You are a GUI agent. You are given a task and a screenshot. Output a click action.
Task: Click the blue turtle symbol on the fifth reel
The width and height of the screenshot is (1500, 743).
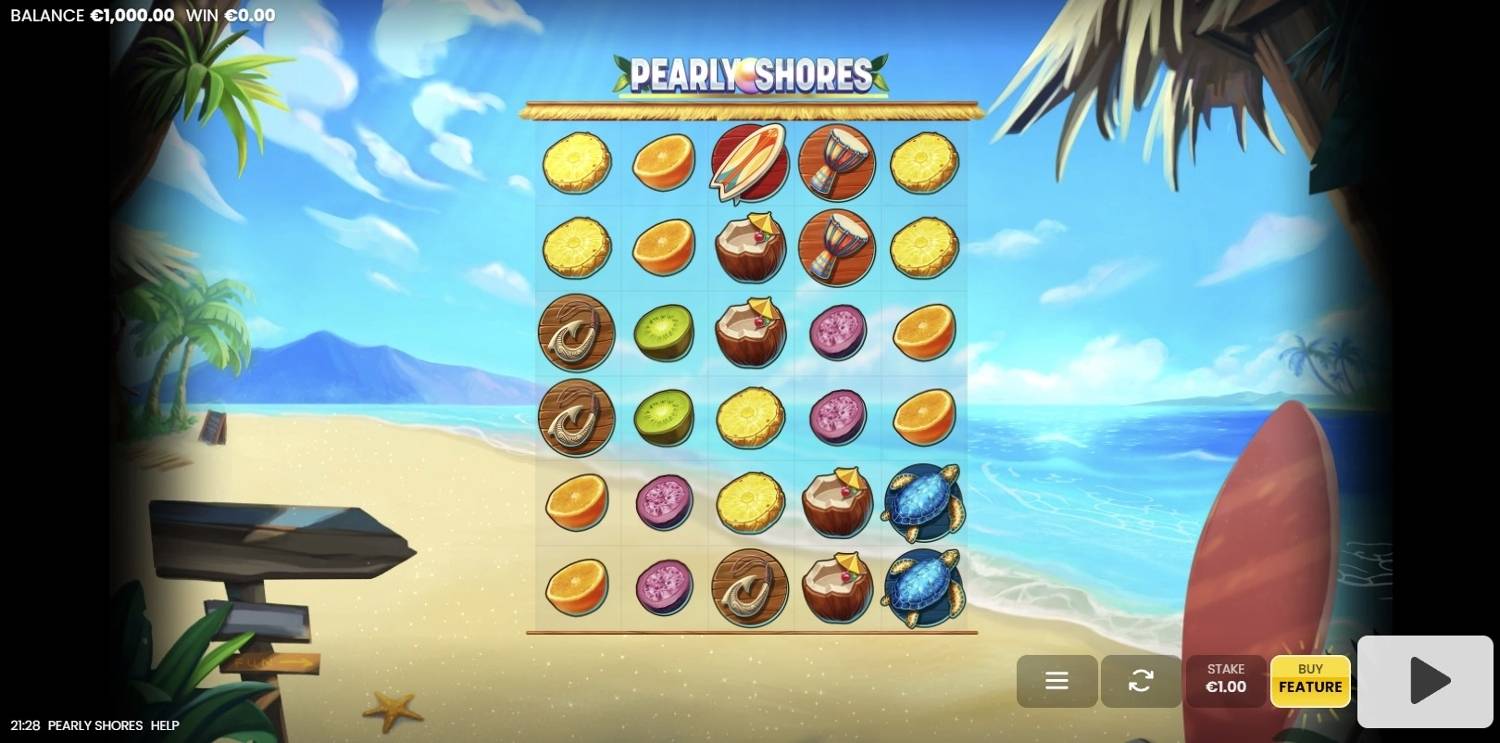pos(922,503)
